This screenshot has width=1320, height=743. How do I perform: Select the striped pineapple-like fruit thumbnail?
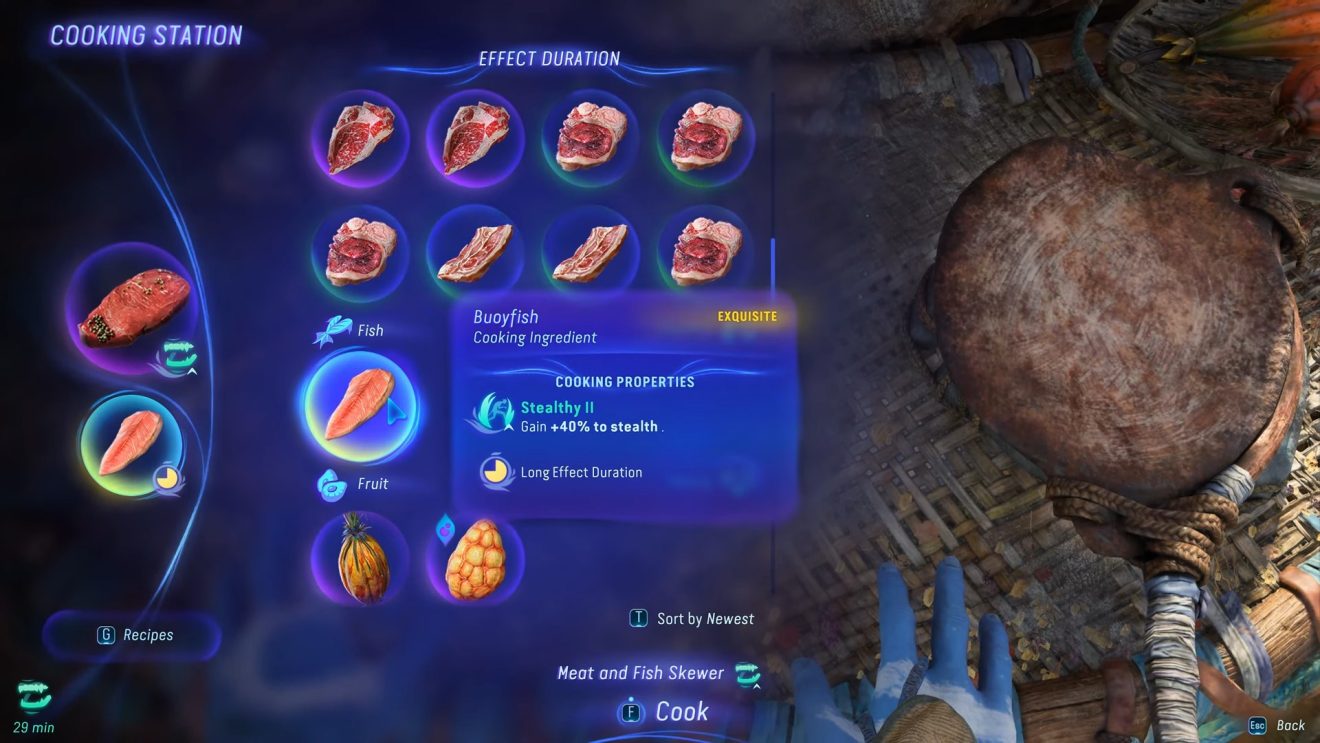[360, 560]
